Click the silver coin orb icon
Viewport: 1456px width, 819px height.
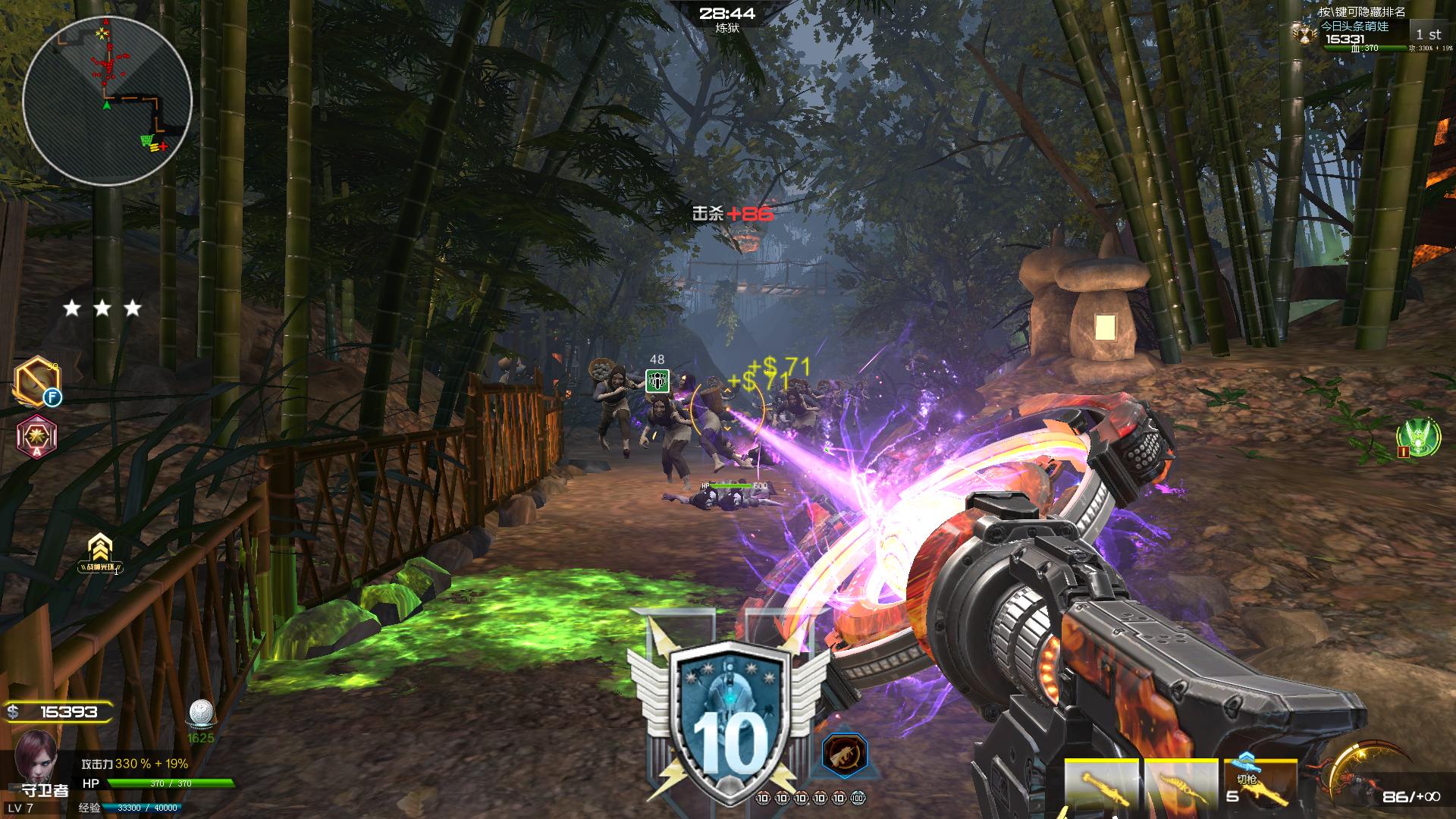200,714
